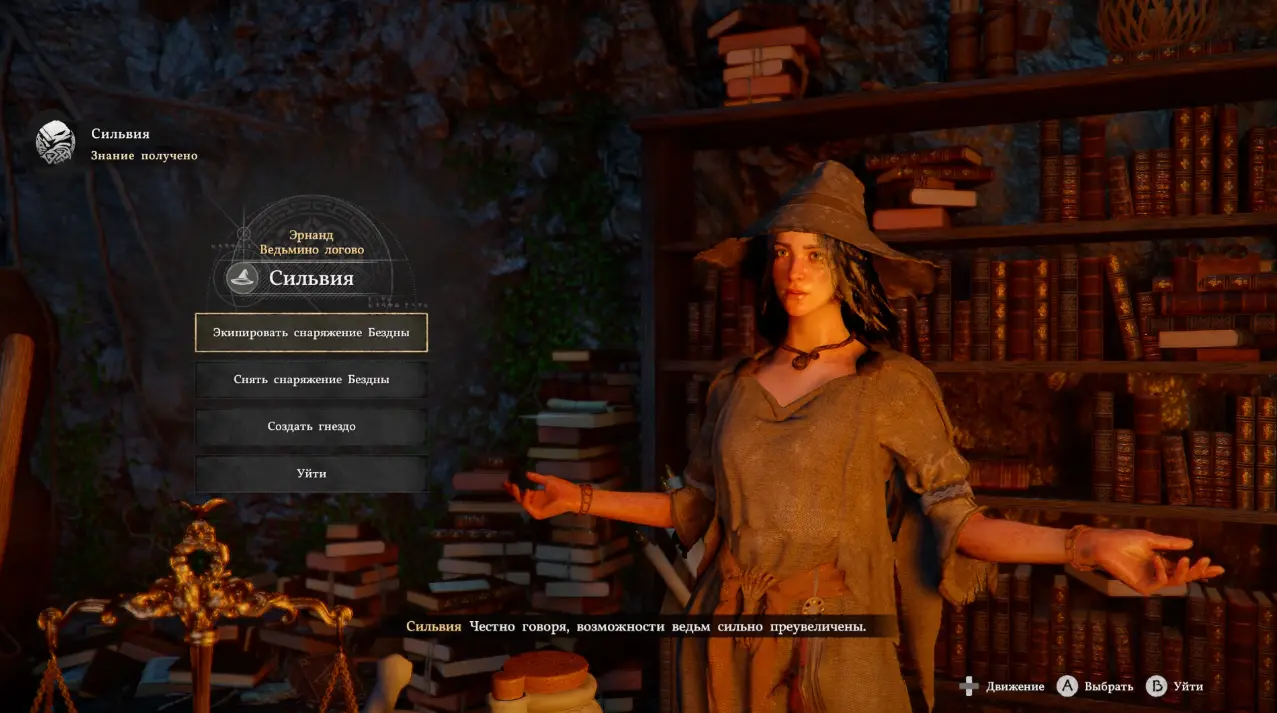This screenshot has width=1277, height=713.
Task: Click the Сильвия knowledge gained notification
Action: tap(117, 144)
